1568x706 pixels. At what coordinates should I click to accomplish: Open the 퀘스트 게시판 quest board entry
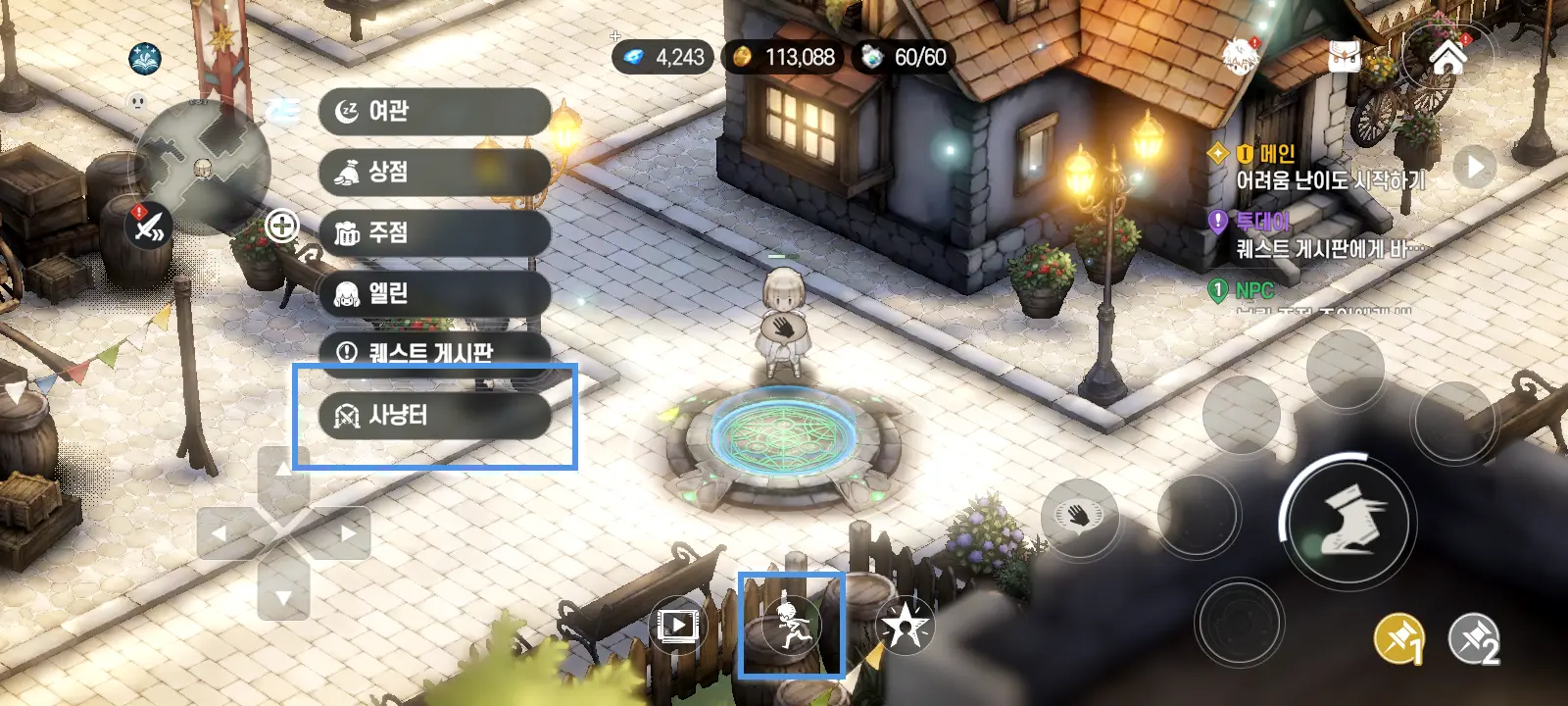coord(433,351)
